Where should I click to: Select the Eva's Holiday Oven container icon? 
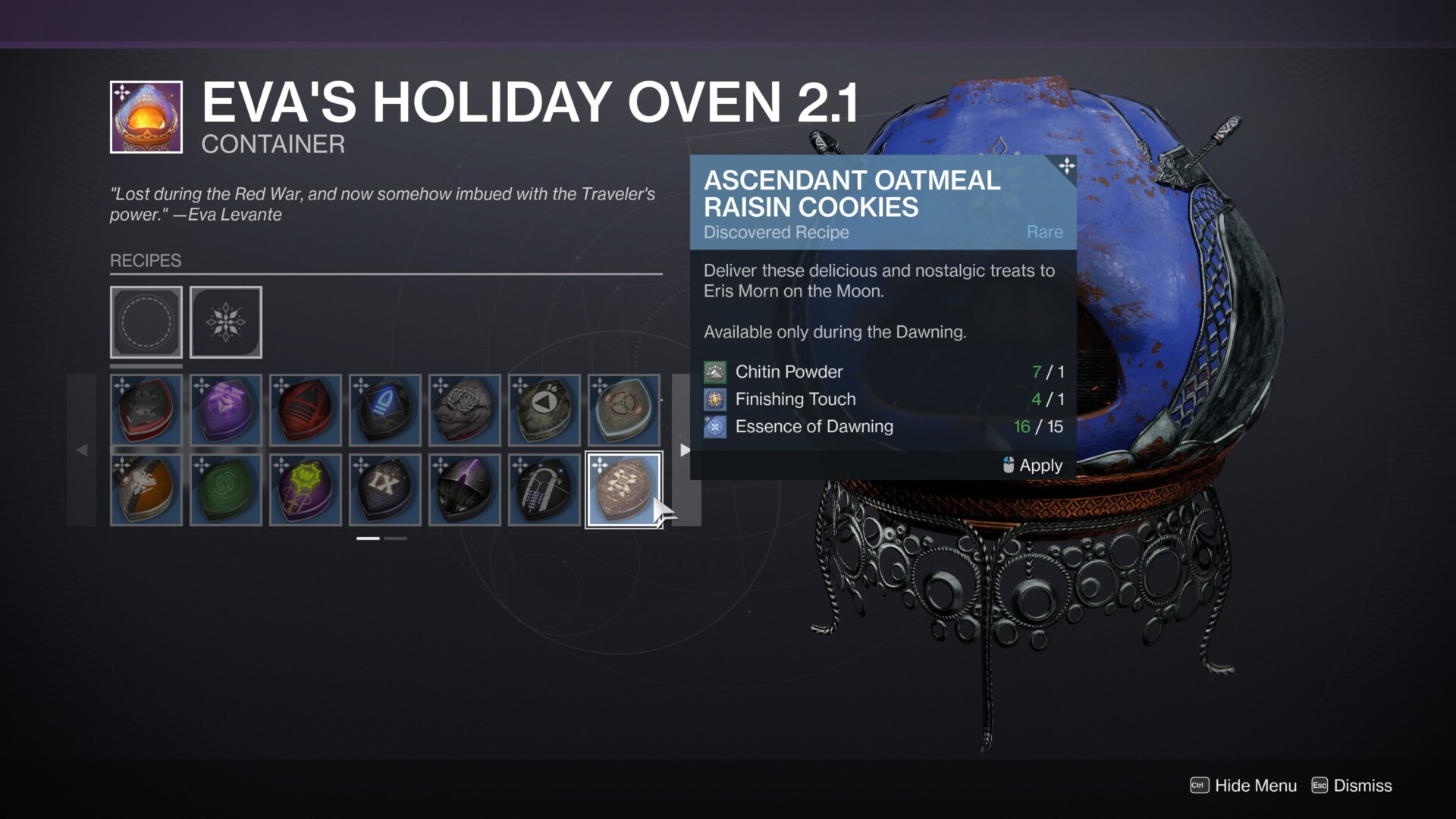click(146, 117)
